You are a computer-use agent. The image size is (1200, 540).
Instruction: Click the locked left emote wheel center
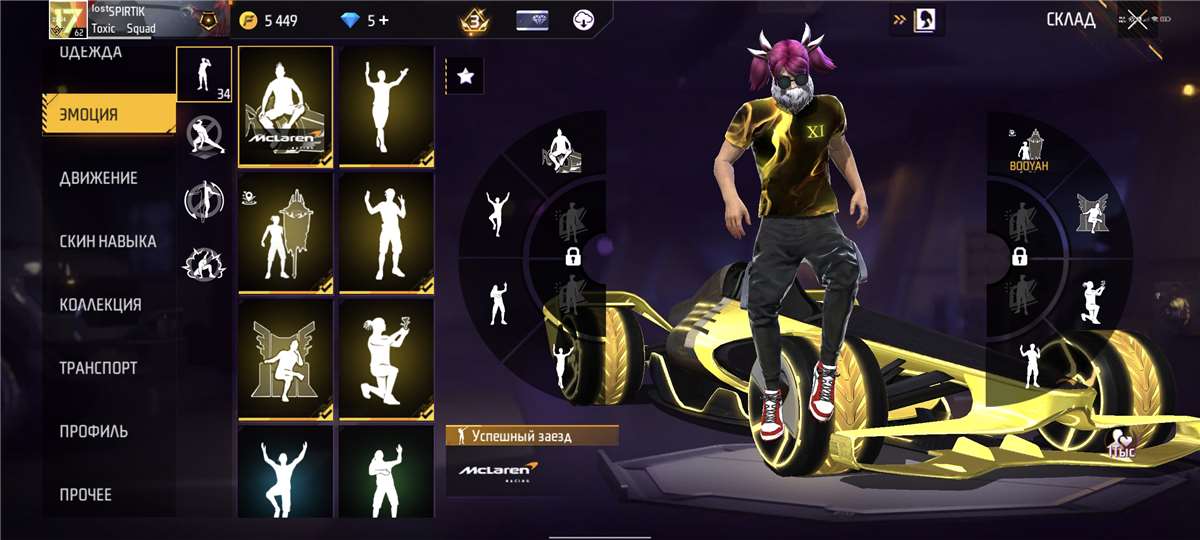click(x=573, y=257)
